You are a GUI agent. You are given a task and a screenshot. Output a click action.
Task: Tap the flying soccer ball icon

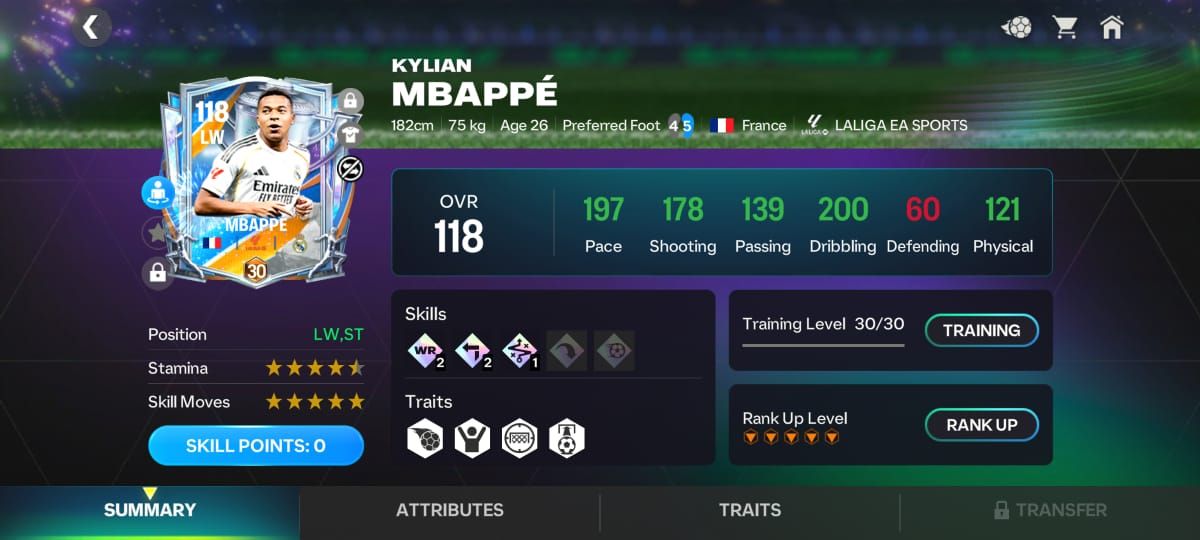coord(1017,27)
